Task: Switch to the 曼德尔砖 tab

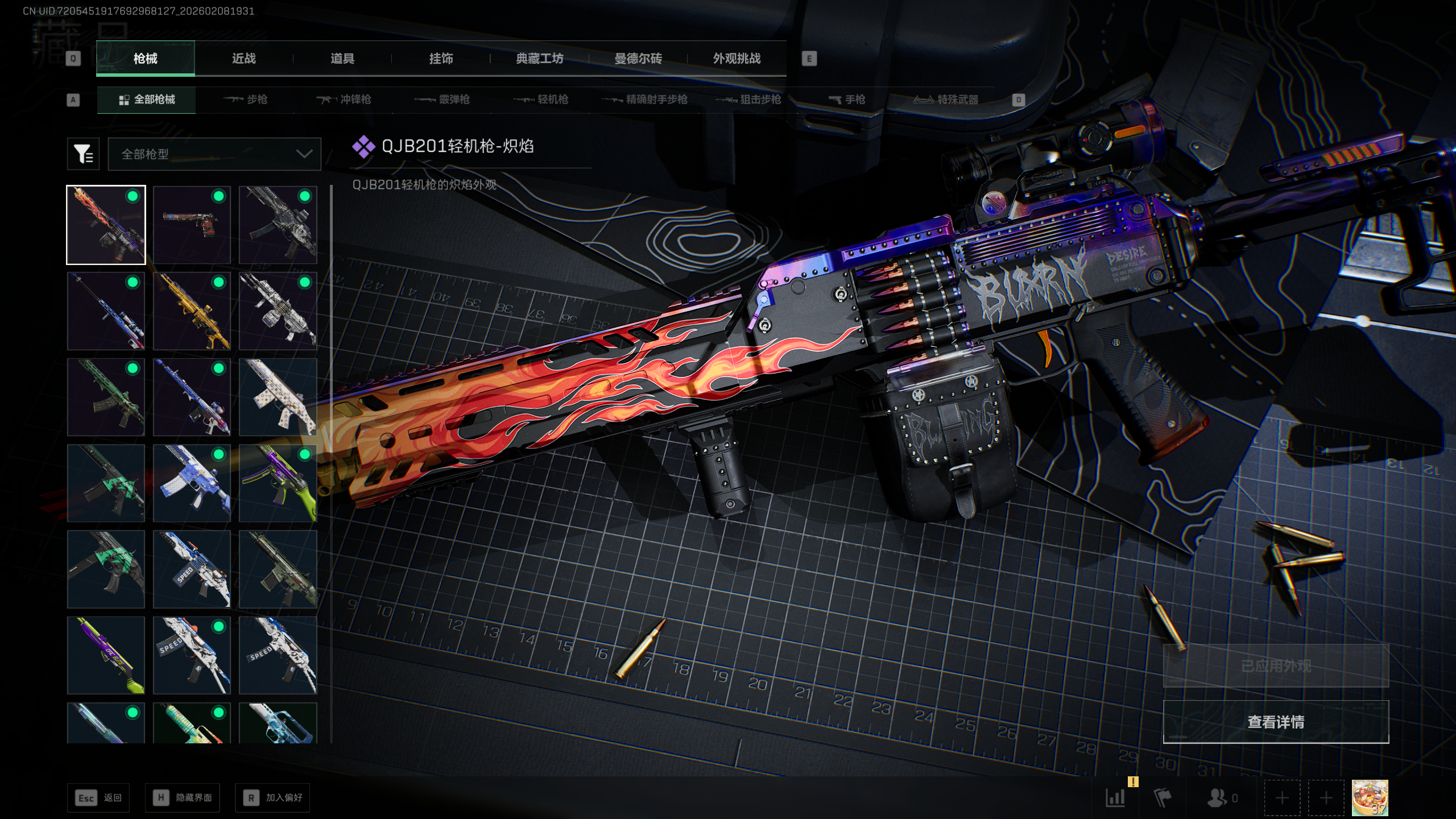Action: point(638,59)
